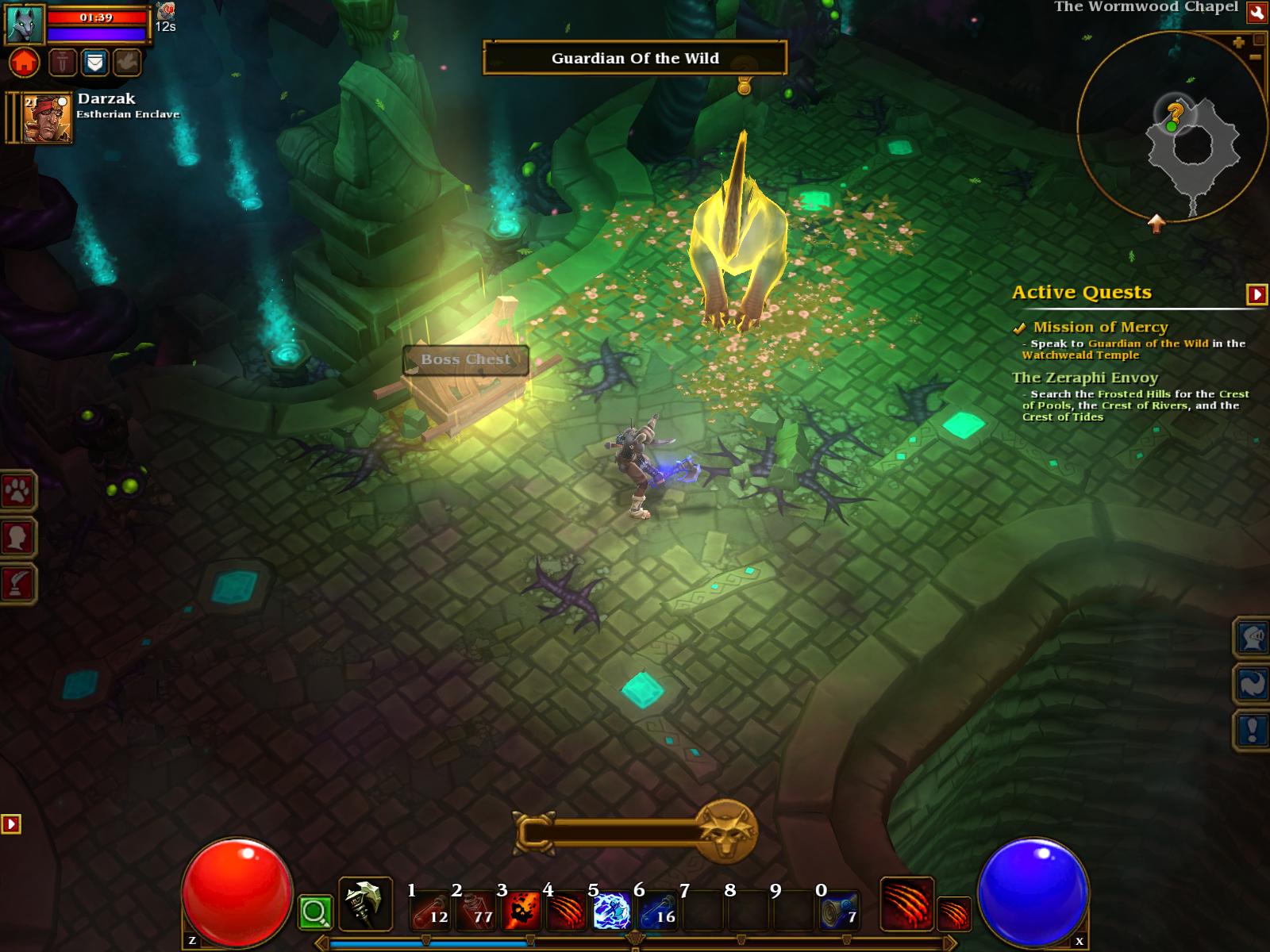Send pet to town with house button

point(25,62)
